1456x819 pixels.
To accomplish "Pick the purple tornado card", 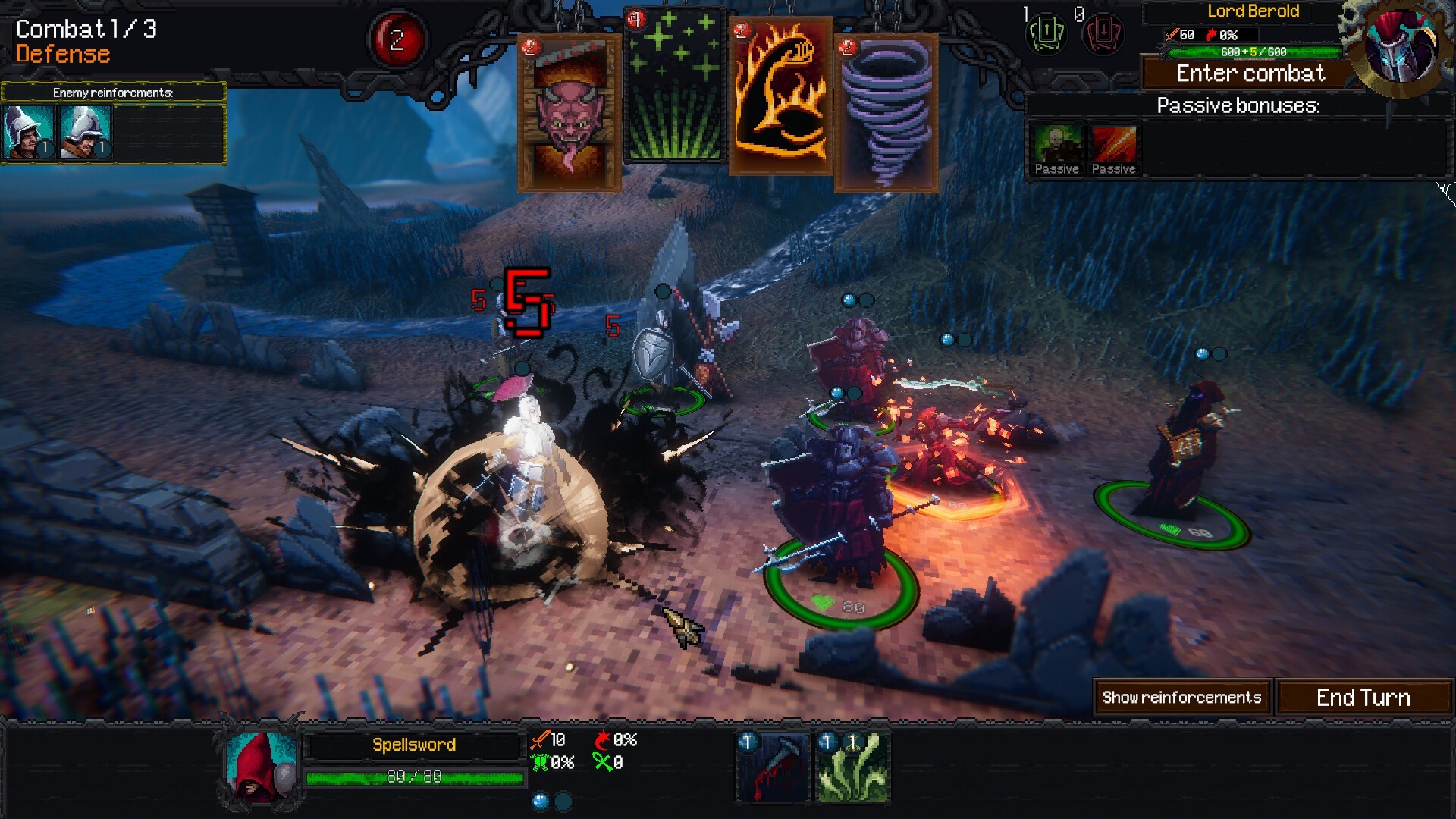I will point(886,114).
